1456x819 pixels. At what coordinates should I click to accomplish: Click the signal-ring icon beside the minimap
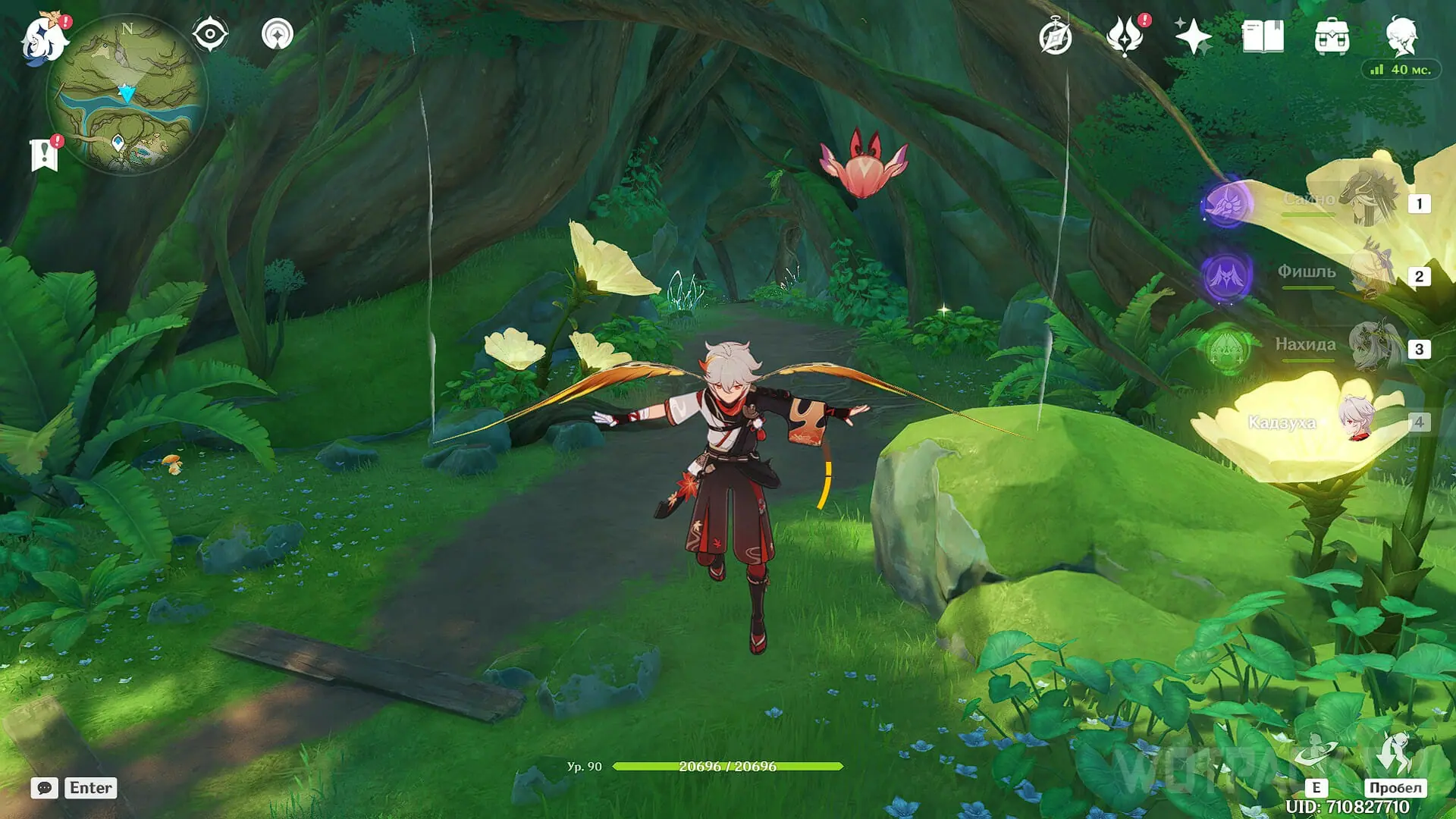pos(277,34)
